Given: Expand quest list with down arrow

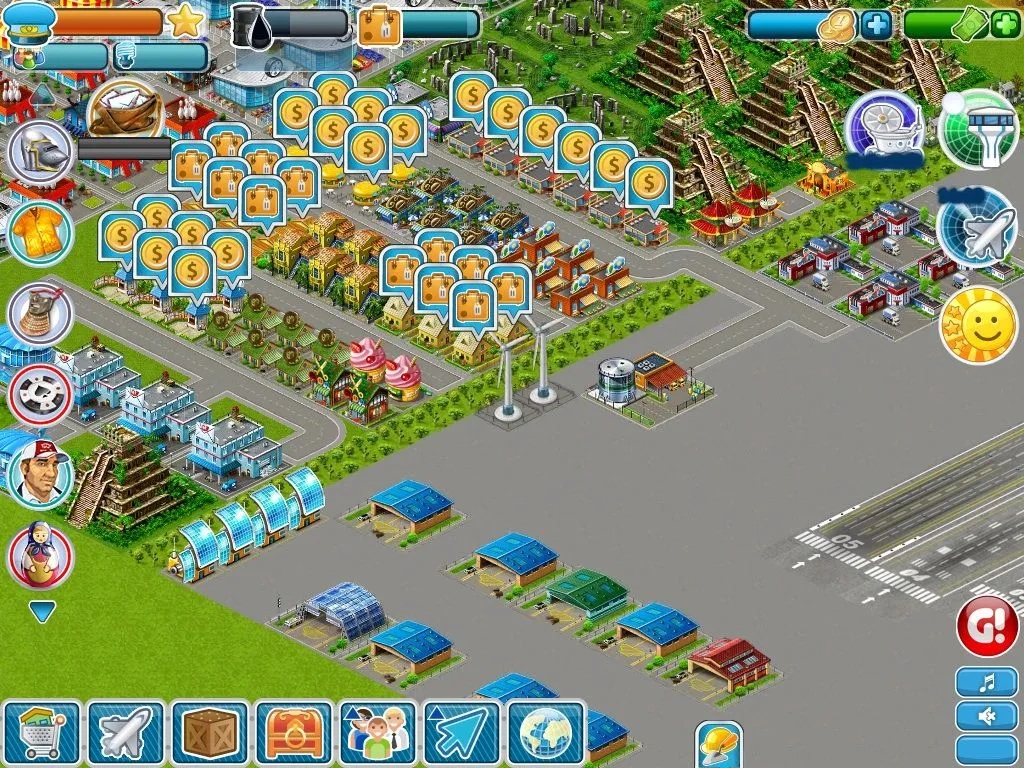Looking at the screenshot, I should click(42, 611).
